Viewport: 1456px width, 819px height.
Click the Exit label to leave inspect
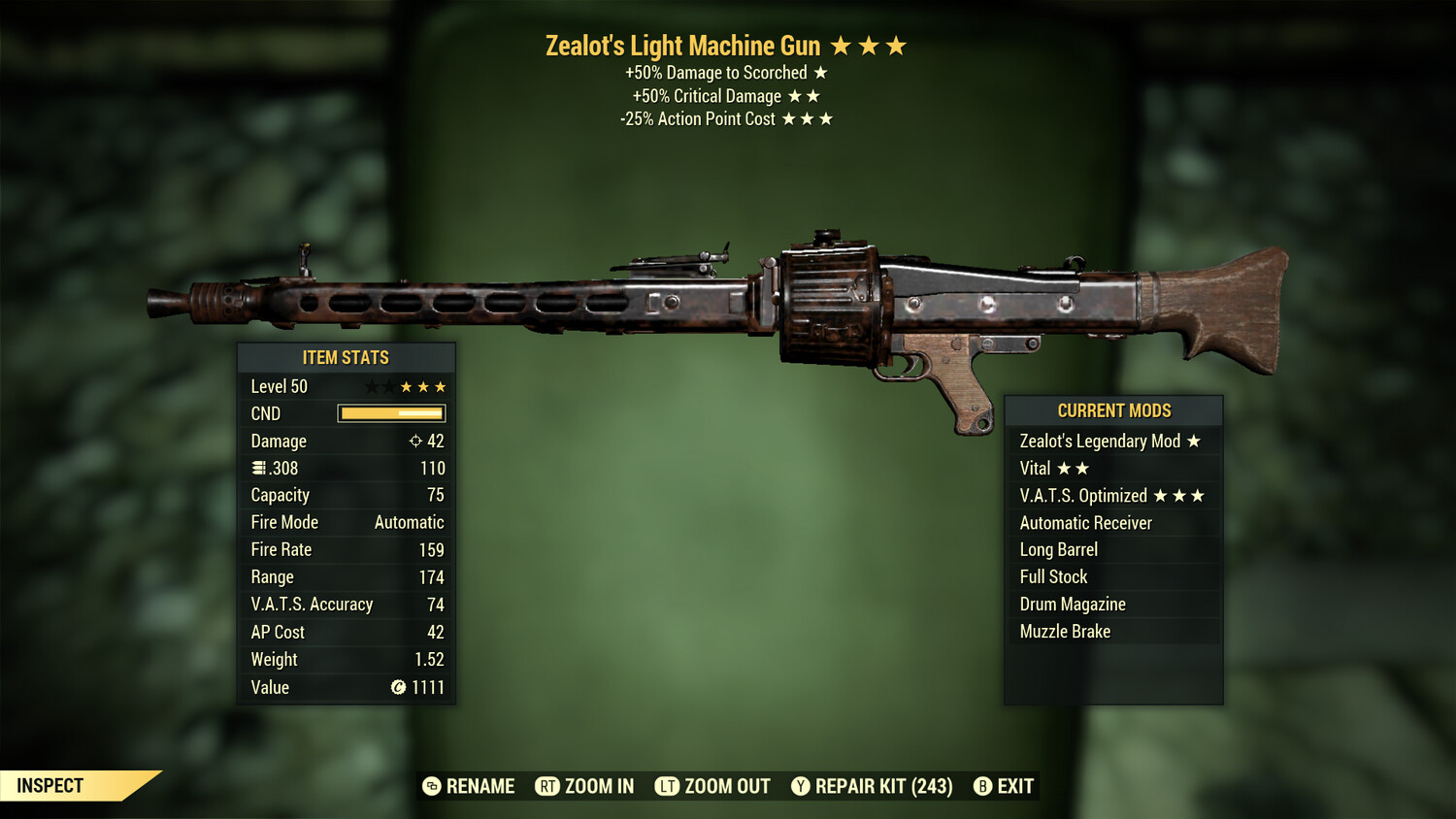(1012, 786)
